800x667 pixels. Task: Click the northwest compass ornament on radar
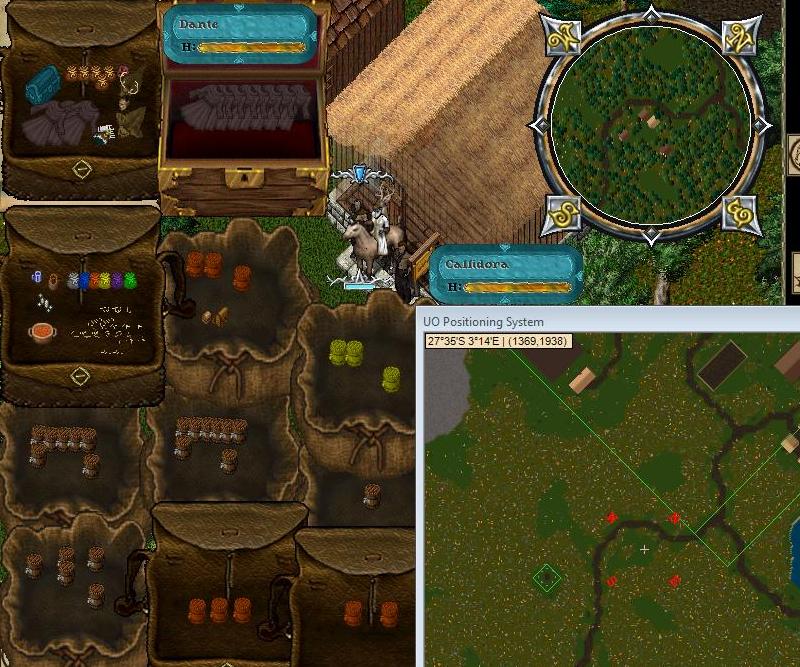564,36
